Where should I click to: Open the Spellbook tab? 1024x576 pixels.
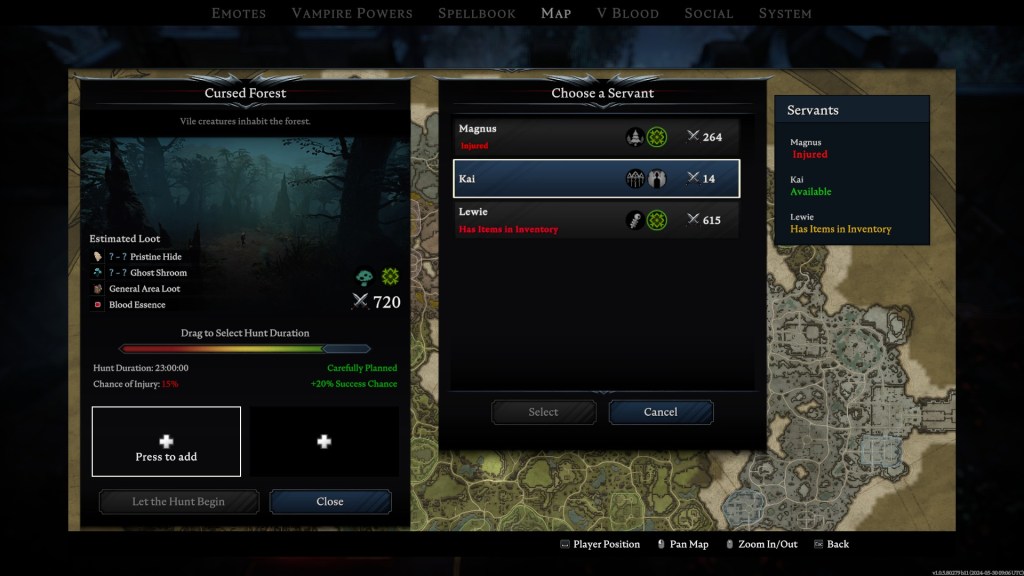[477, 13]
